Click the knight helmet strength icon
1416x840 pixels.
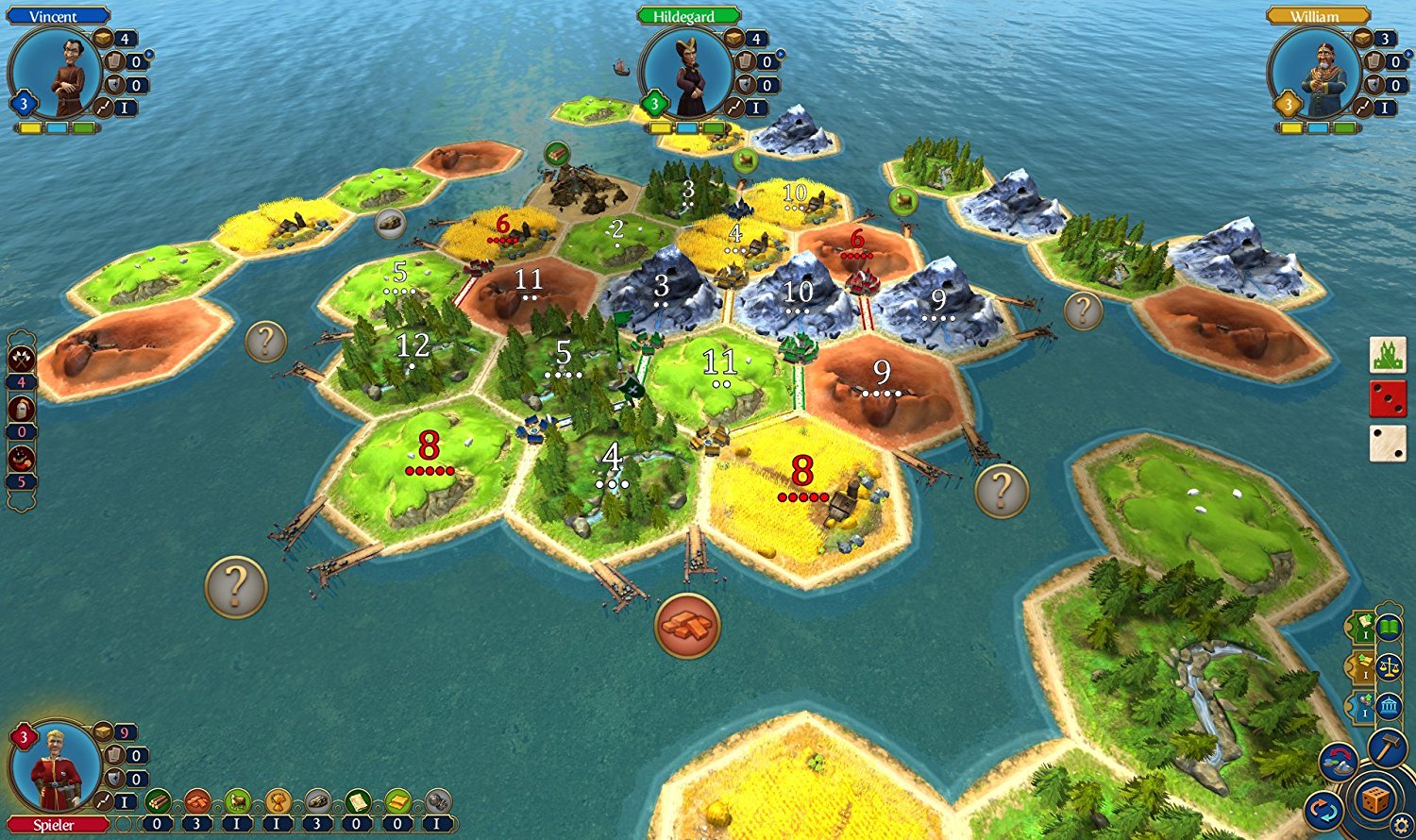click(x=22, y=409)
